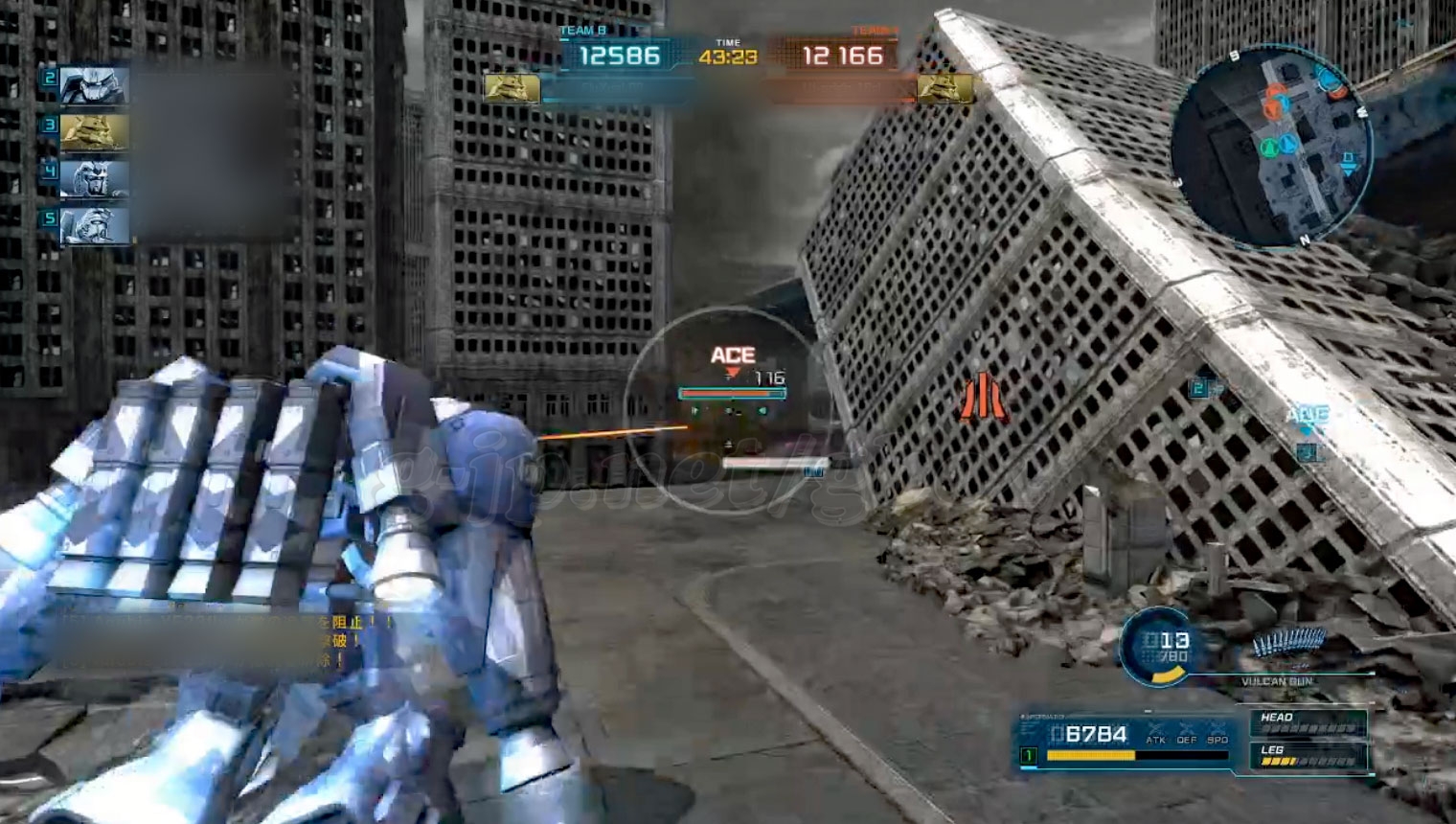Select the Vulcan Gun weapon icon
This screenshot has width=1456, height=824.
coord(1289,643)
